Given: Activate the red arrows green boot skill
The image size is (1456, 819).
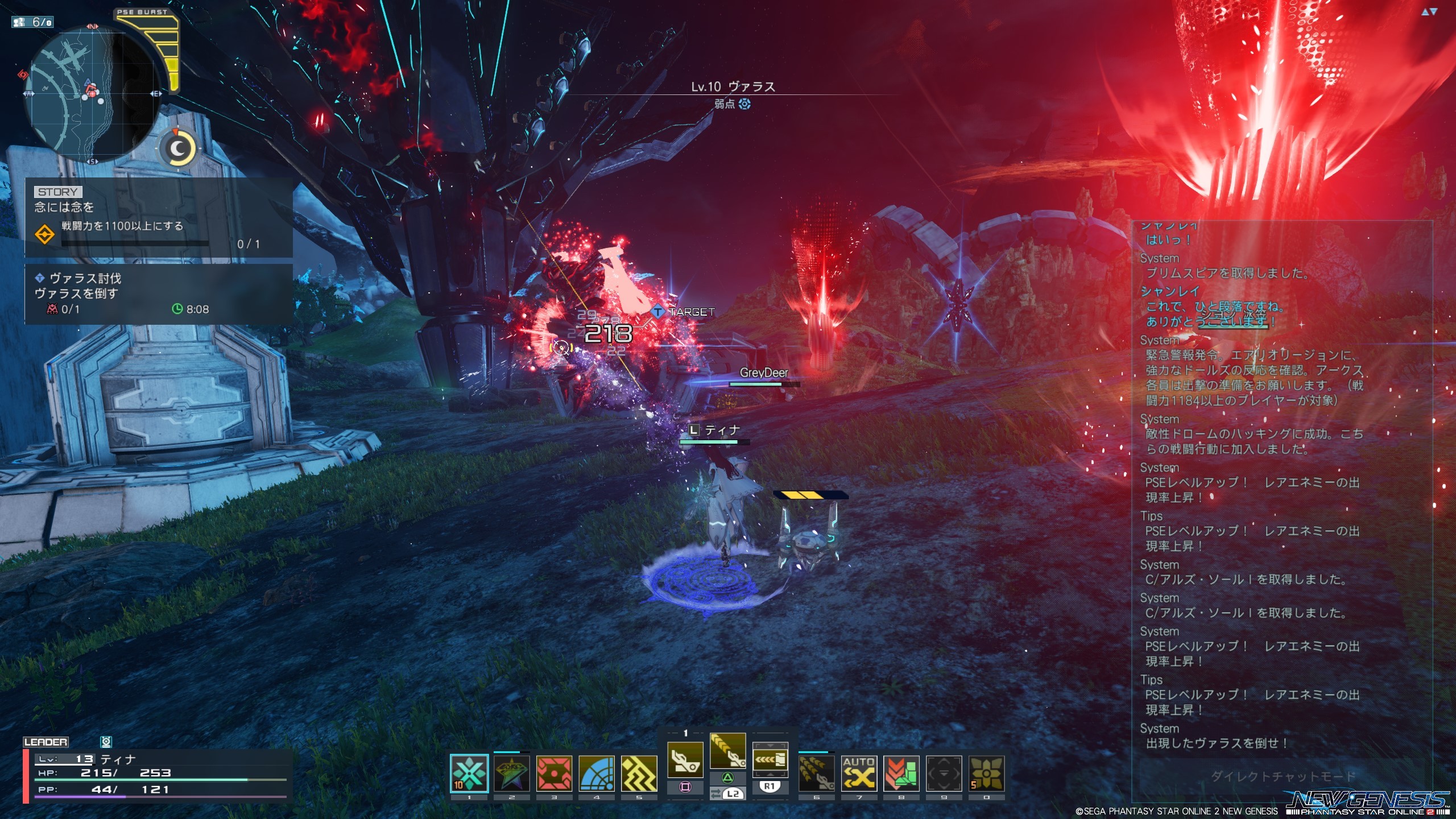Looking at the screenshot, I should click(x=901, y=773).
